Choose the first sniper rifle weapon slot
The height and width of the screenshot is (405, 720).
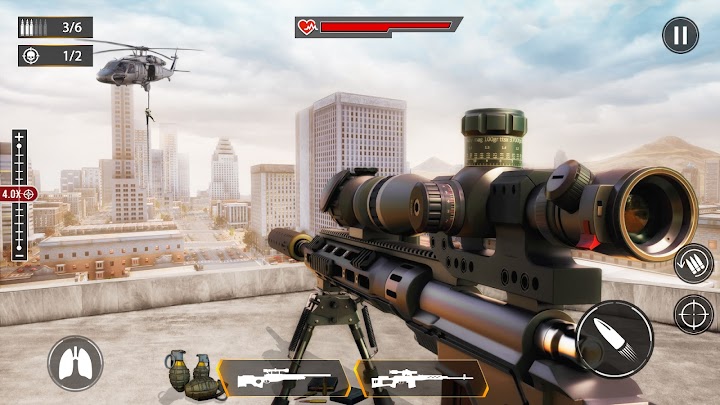click(283, 380)
